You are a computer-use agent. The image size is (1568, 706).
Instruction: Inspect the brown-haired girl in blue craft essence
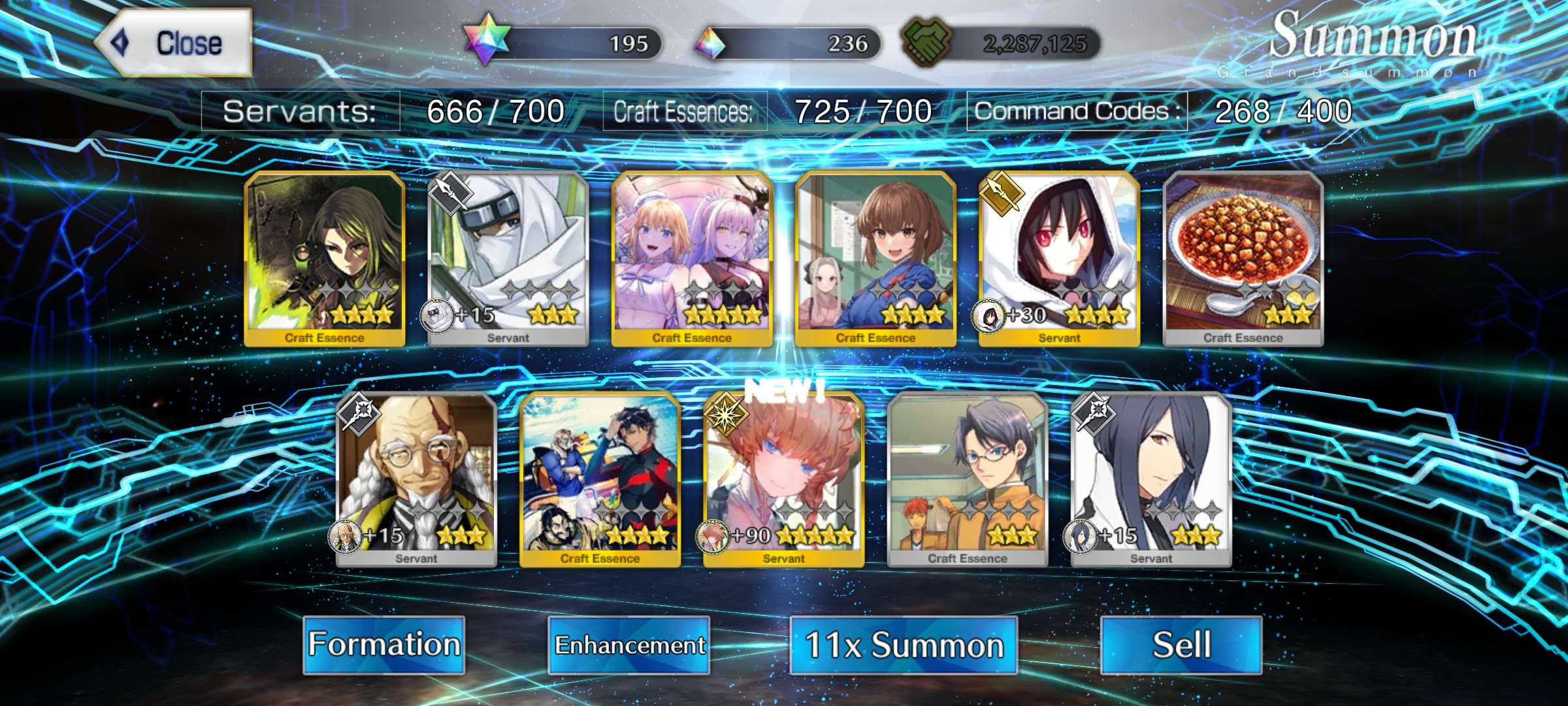[x=875, y=258]
